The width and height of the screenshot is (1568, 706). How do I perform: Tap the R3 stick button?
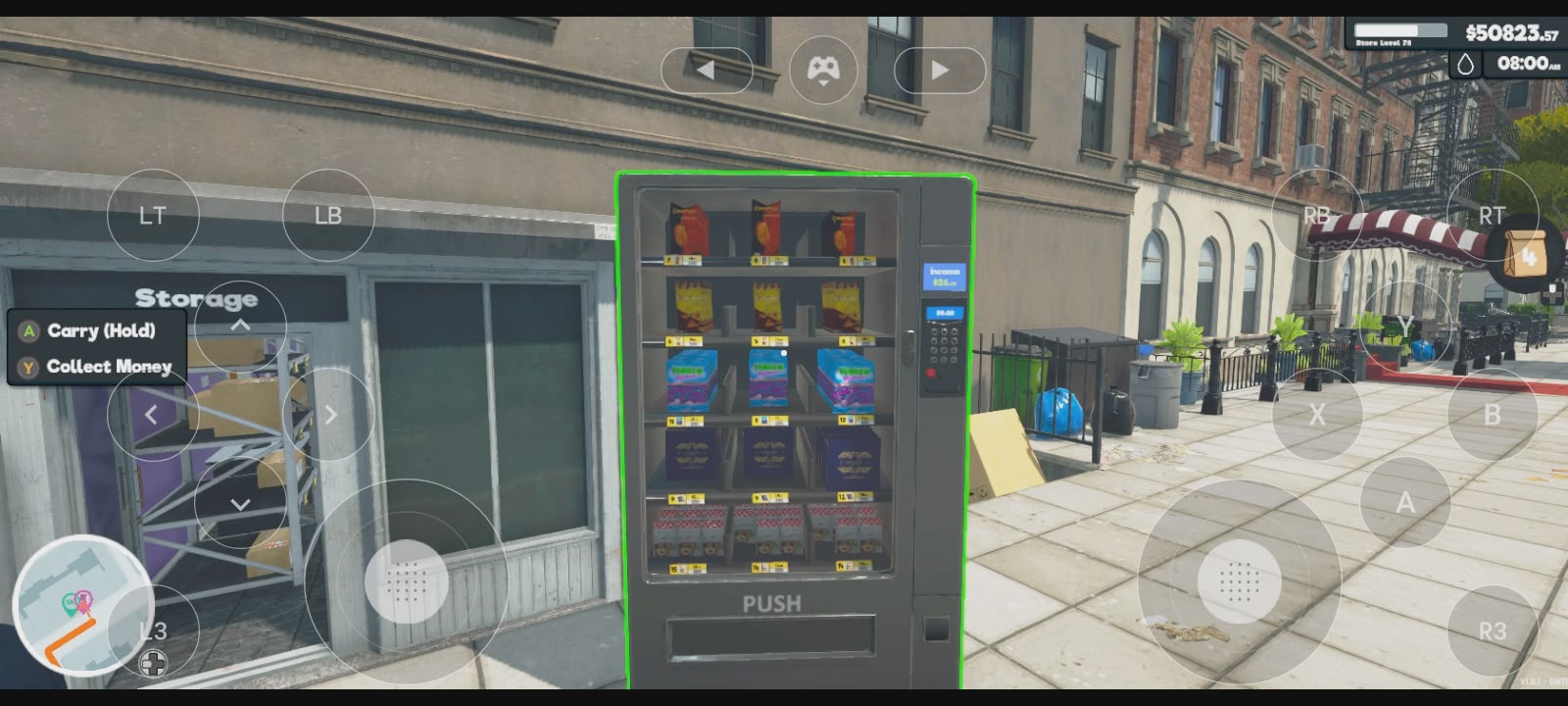(1492, 630)
